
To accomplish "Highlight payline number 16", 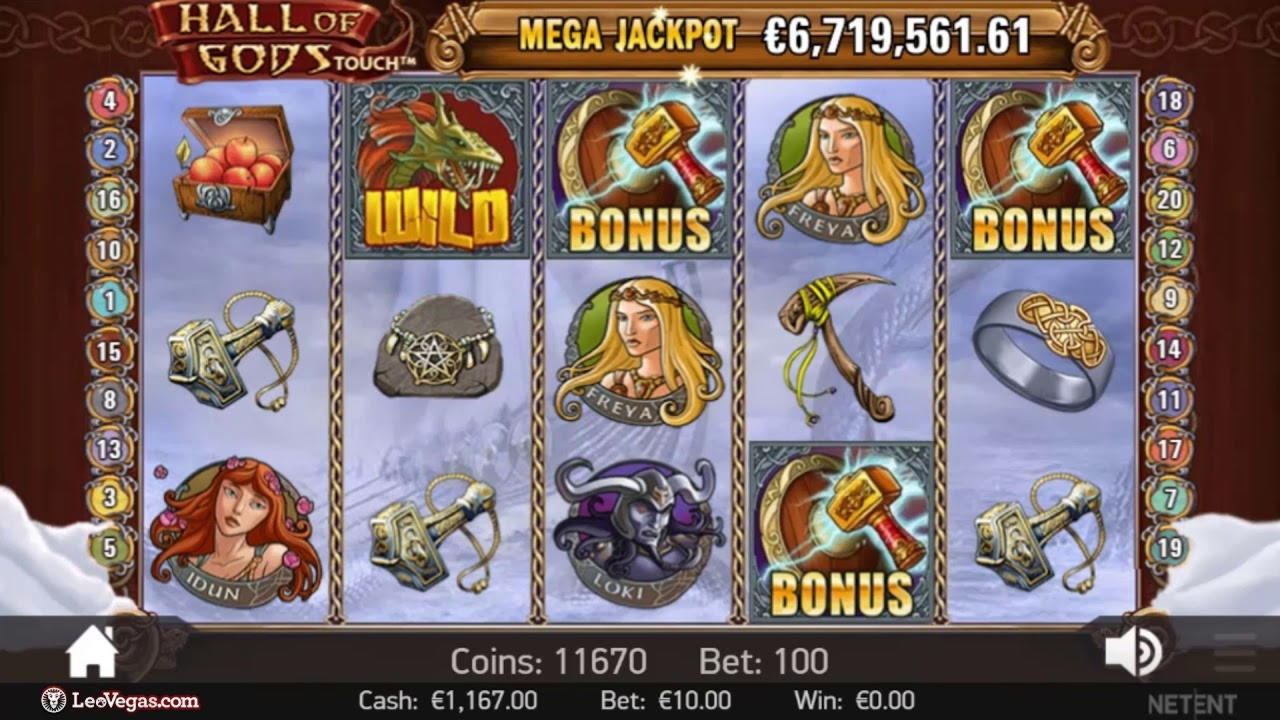I will click(x=109, y=200).
